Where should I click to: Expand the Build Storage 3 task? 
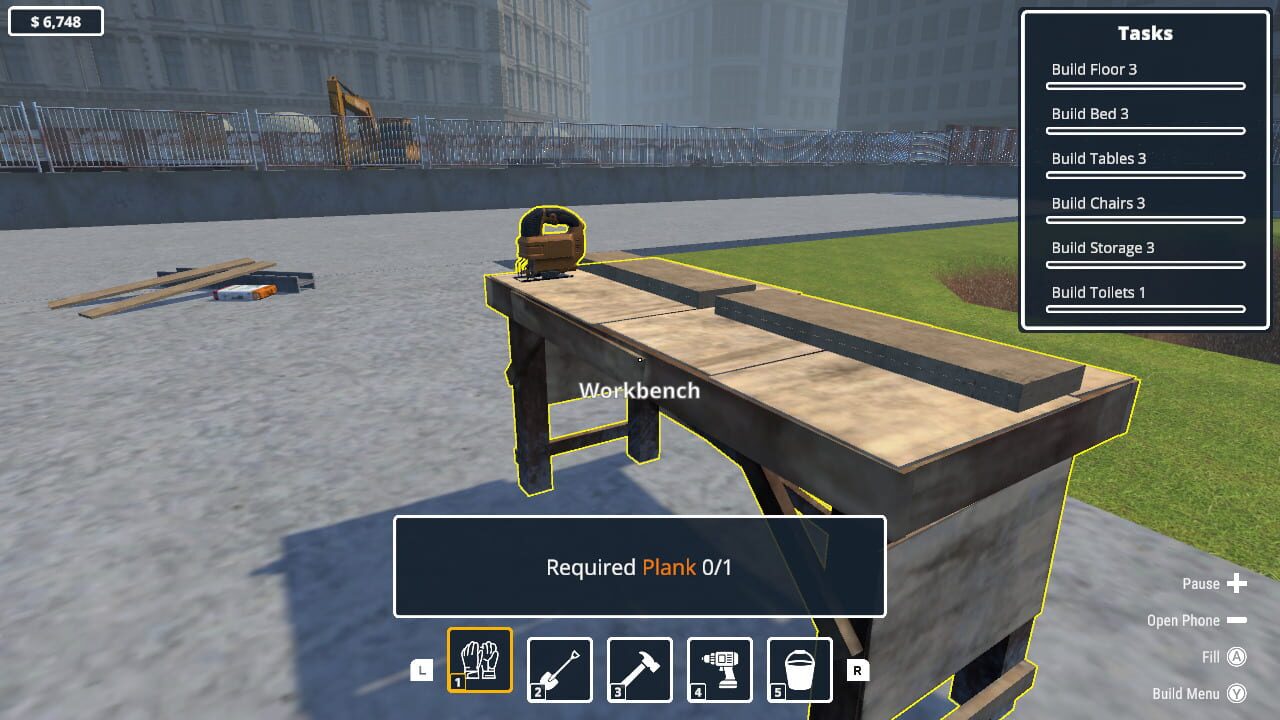pyautogui.click(x=1103, y=247)
